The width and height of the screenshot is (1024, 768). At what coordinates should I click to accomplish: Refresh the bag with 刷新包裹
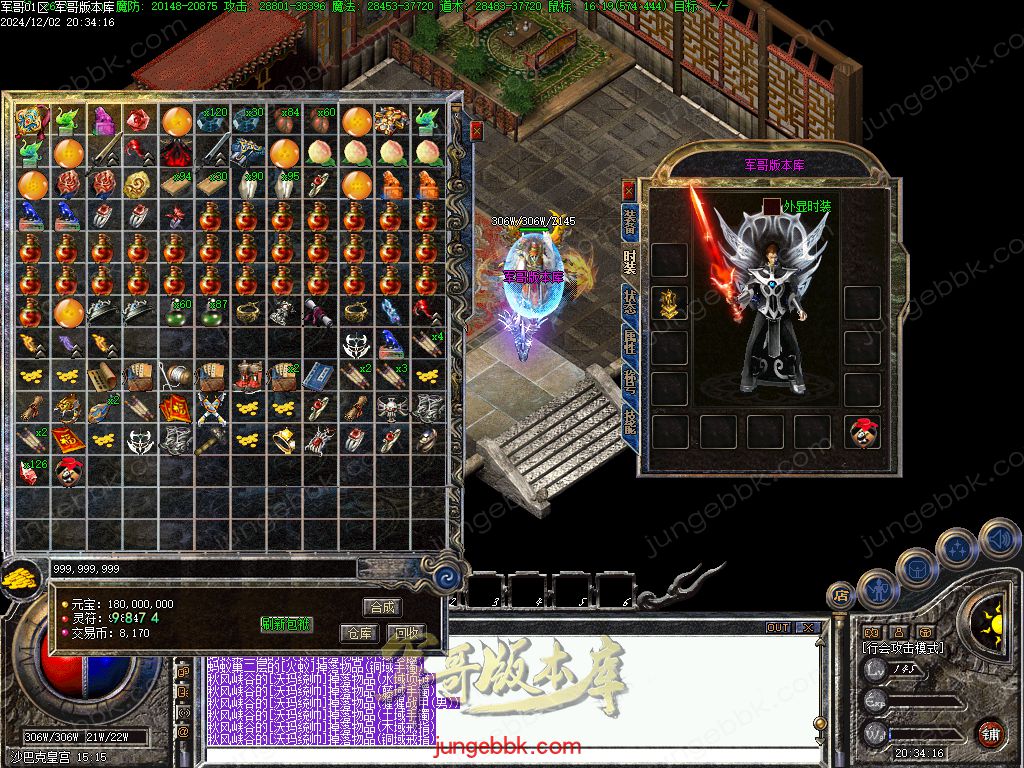tap(287, 624)
